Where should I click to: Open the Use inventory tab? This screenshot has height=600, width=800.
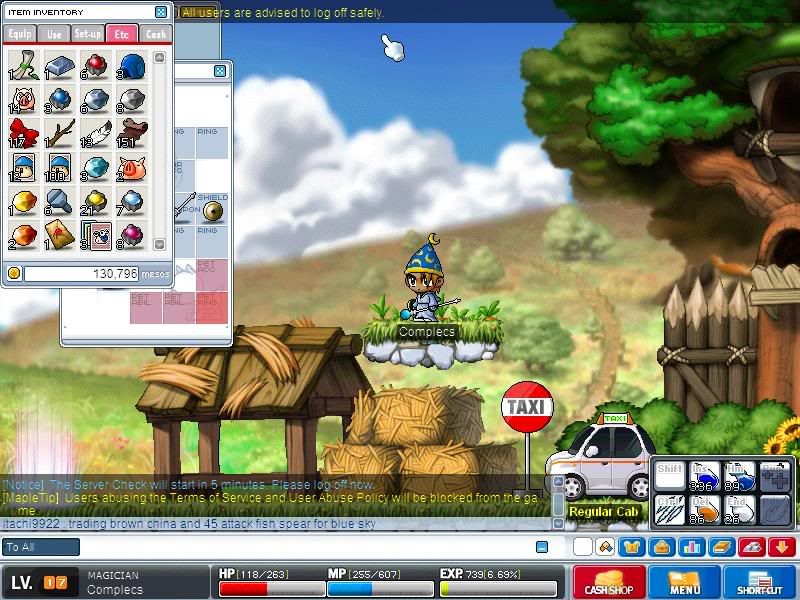[53, 34]
